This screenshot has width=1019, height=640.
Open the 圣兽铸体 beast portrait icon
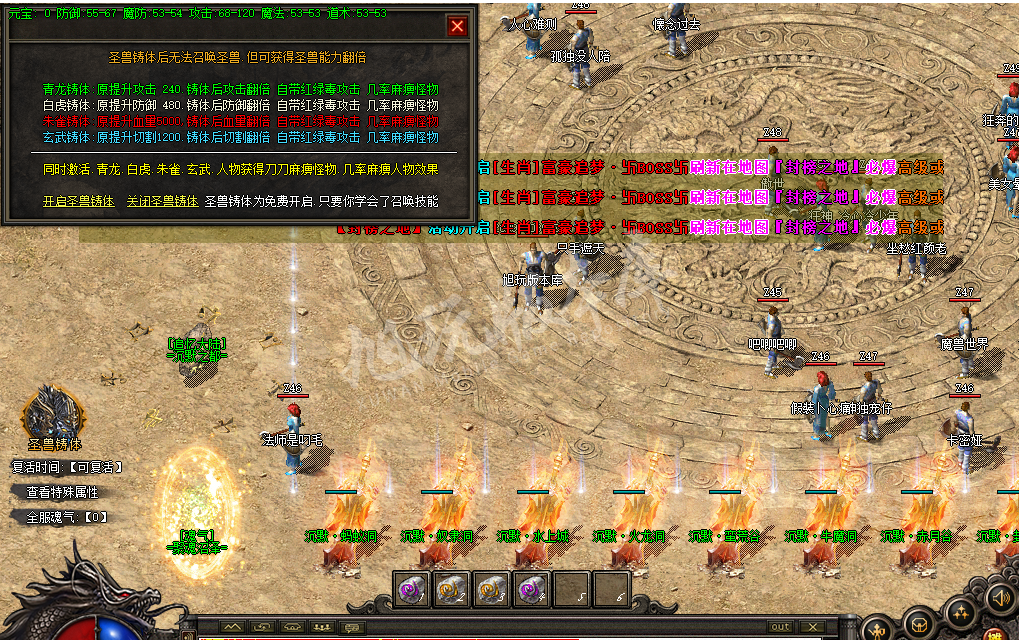pos(52,413)
